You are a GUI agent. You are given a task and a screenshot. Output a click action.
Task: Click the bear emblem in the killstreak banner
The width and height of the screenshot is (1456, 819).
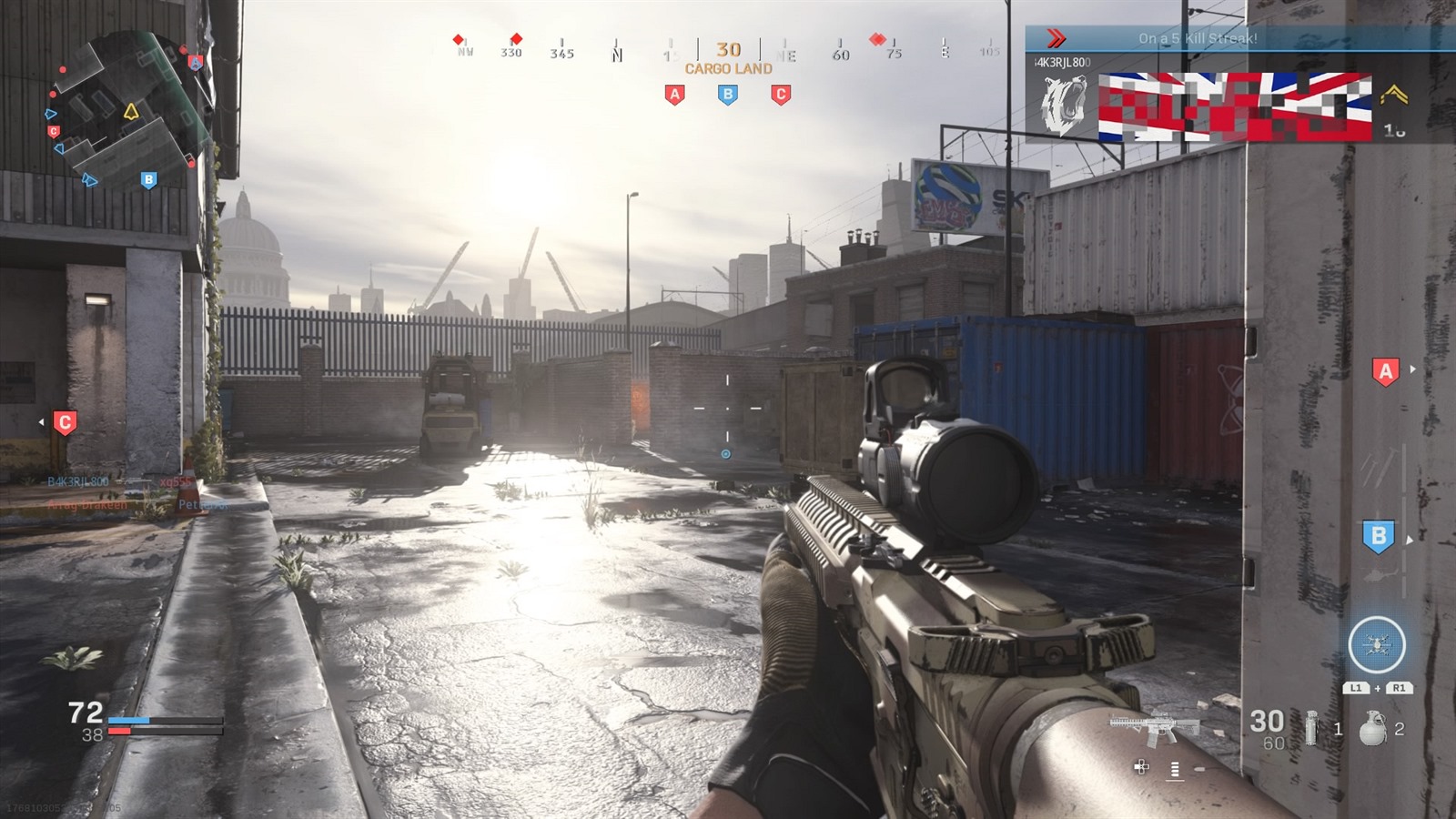coord(1063,106)
